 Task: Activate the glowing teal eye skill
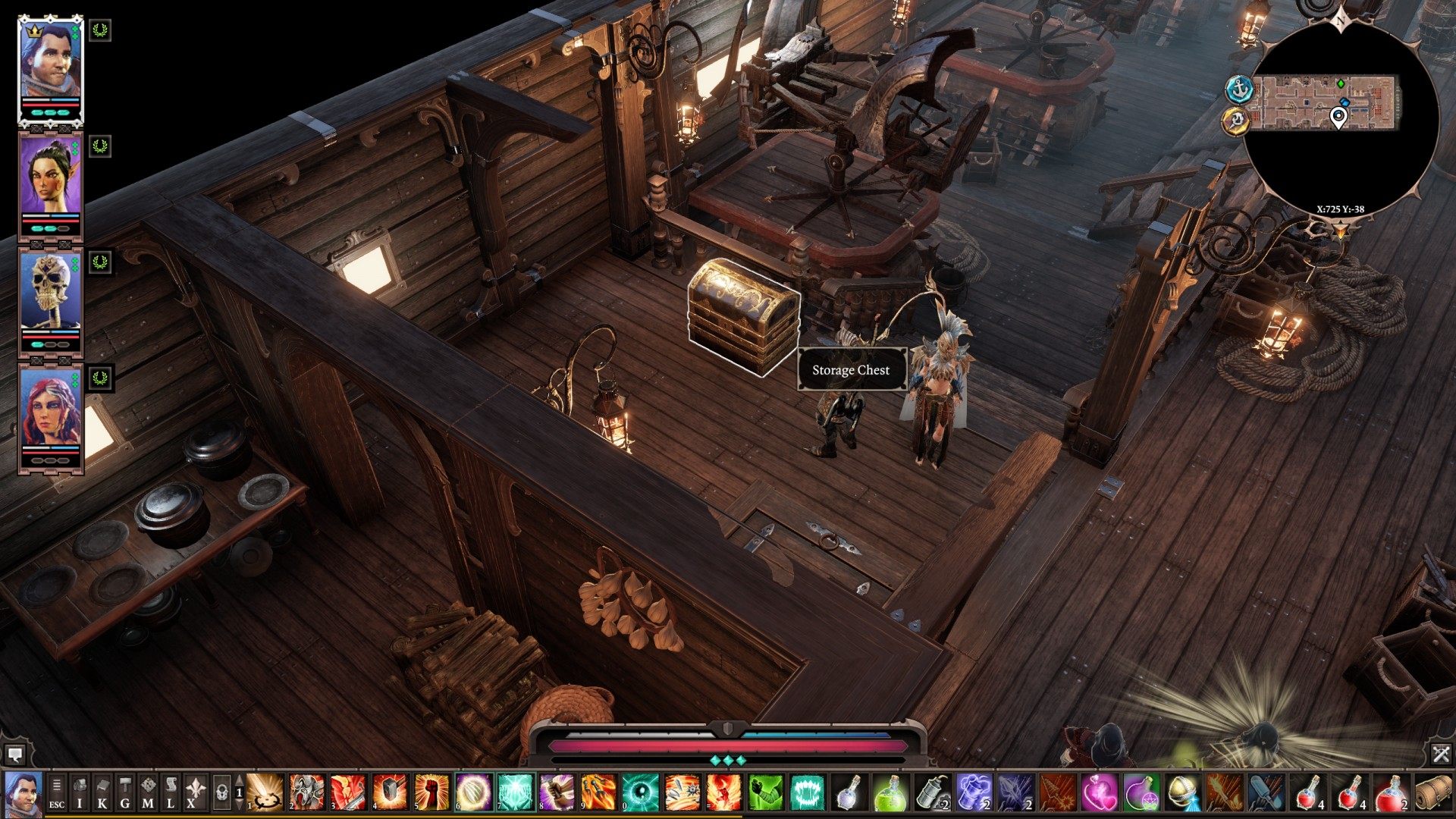click(639, 792)
